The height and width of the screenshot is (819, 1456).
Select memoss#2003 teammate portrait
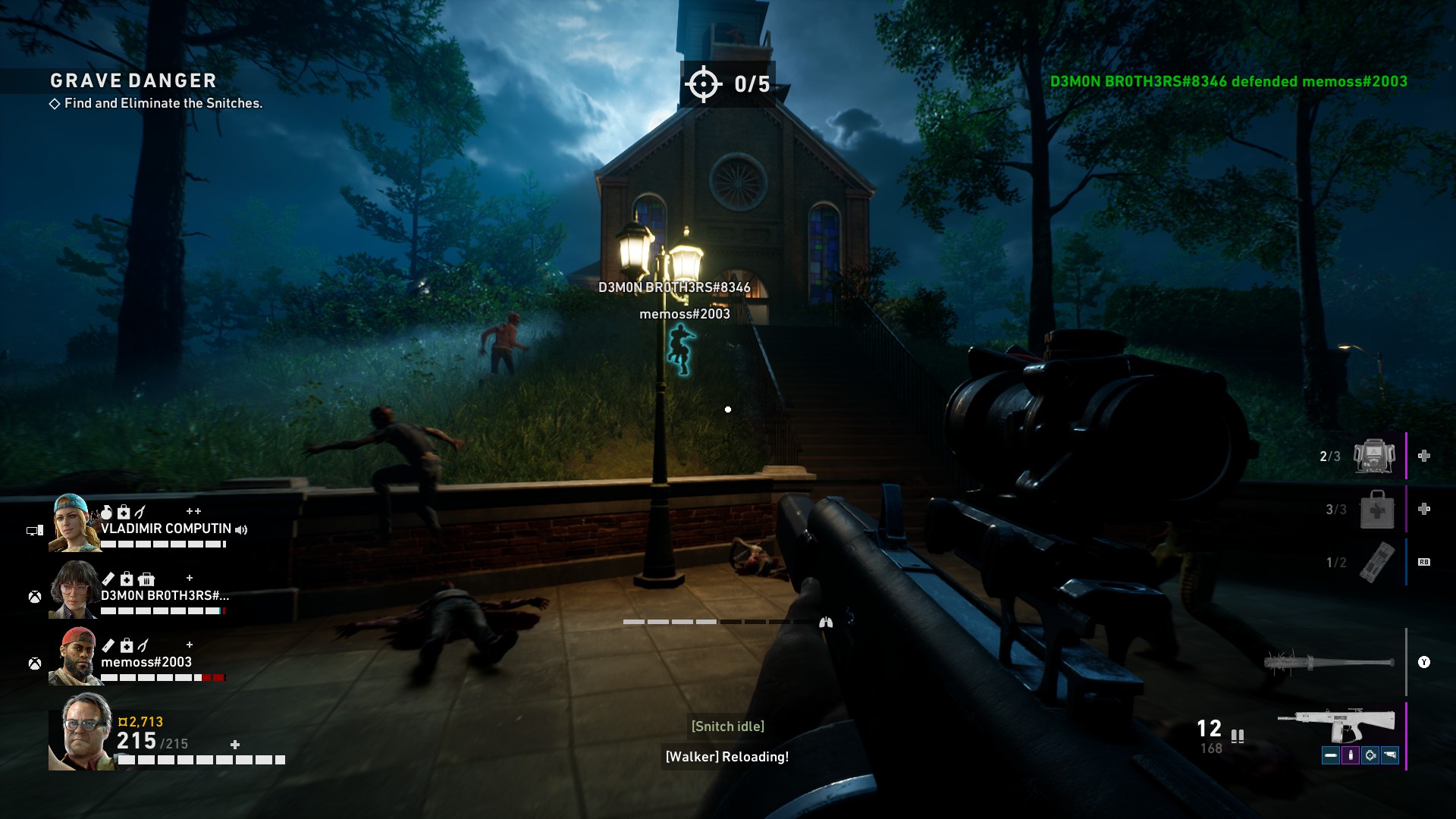click(x=74, y=657)
